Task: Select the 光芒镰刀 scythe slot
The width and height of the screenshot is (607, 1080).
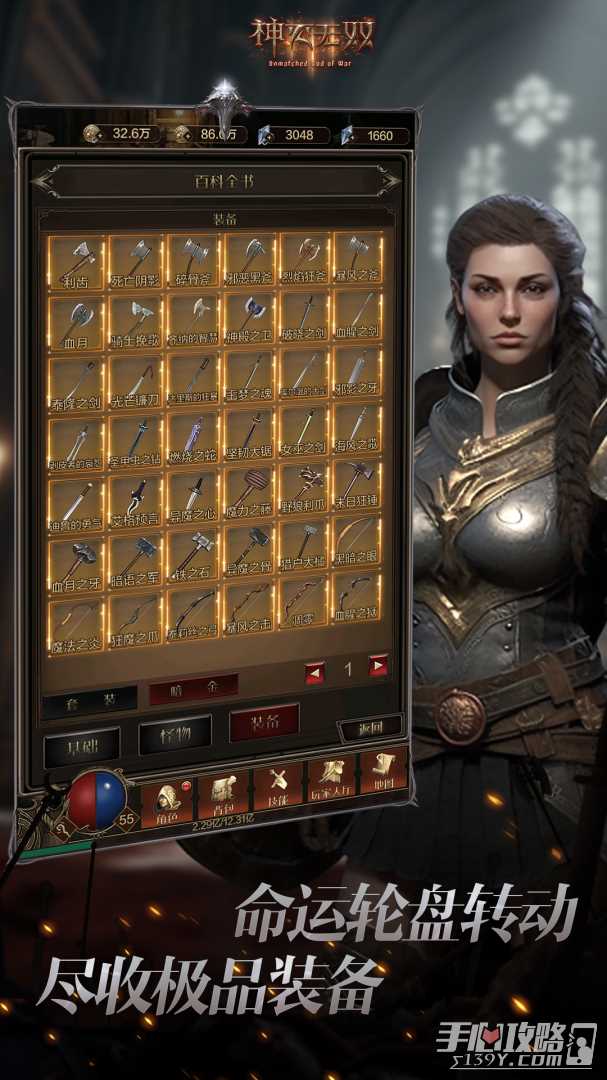Action: (x=136, y=380)
